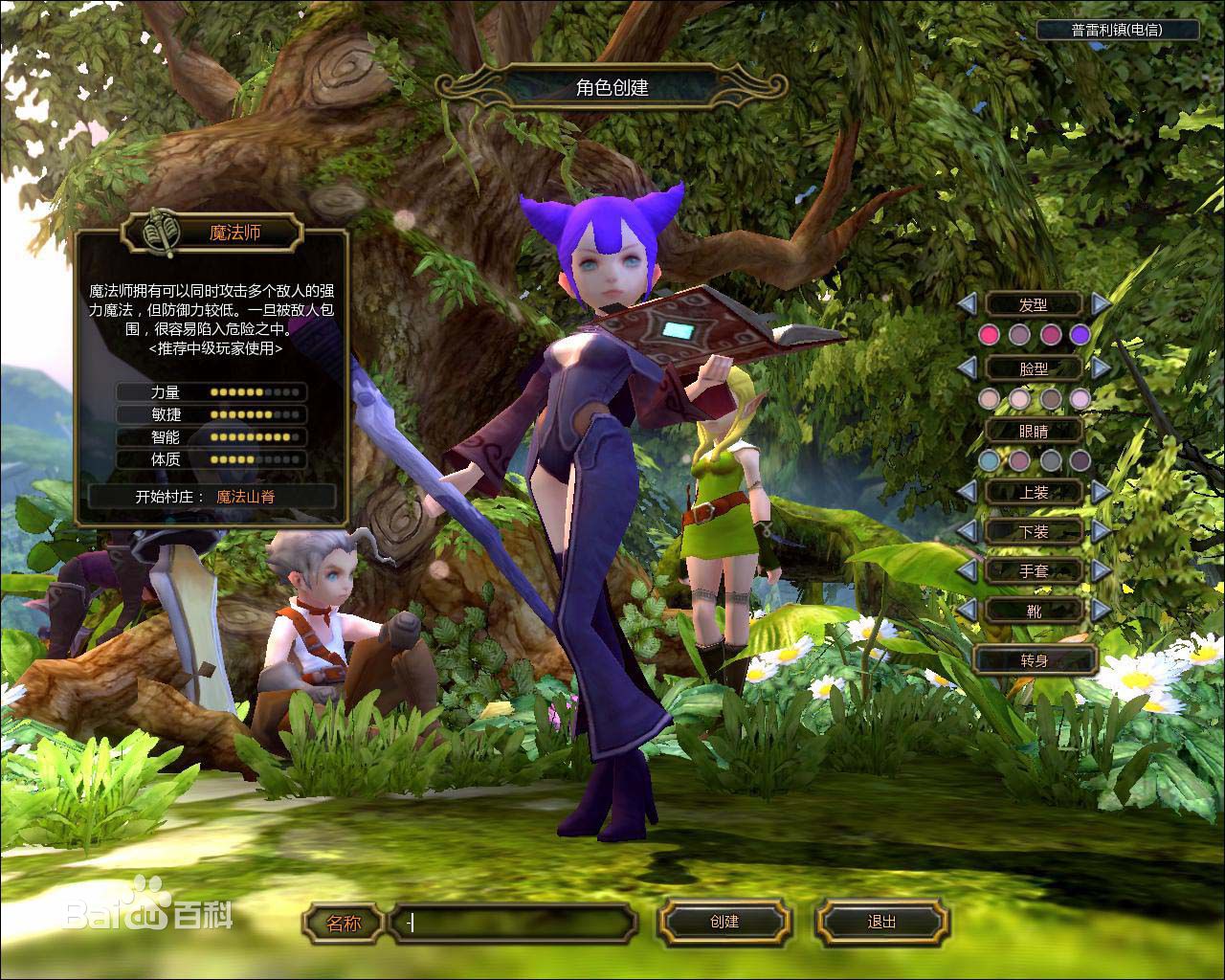1225x980 pixels.
Task: Pick the pale lavender skin tone swatch
Action: [x=1080, y=398]
